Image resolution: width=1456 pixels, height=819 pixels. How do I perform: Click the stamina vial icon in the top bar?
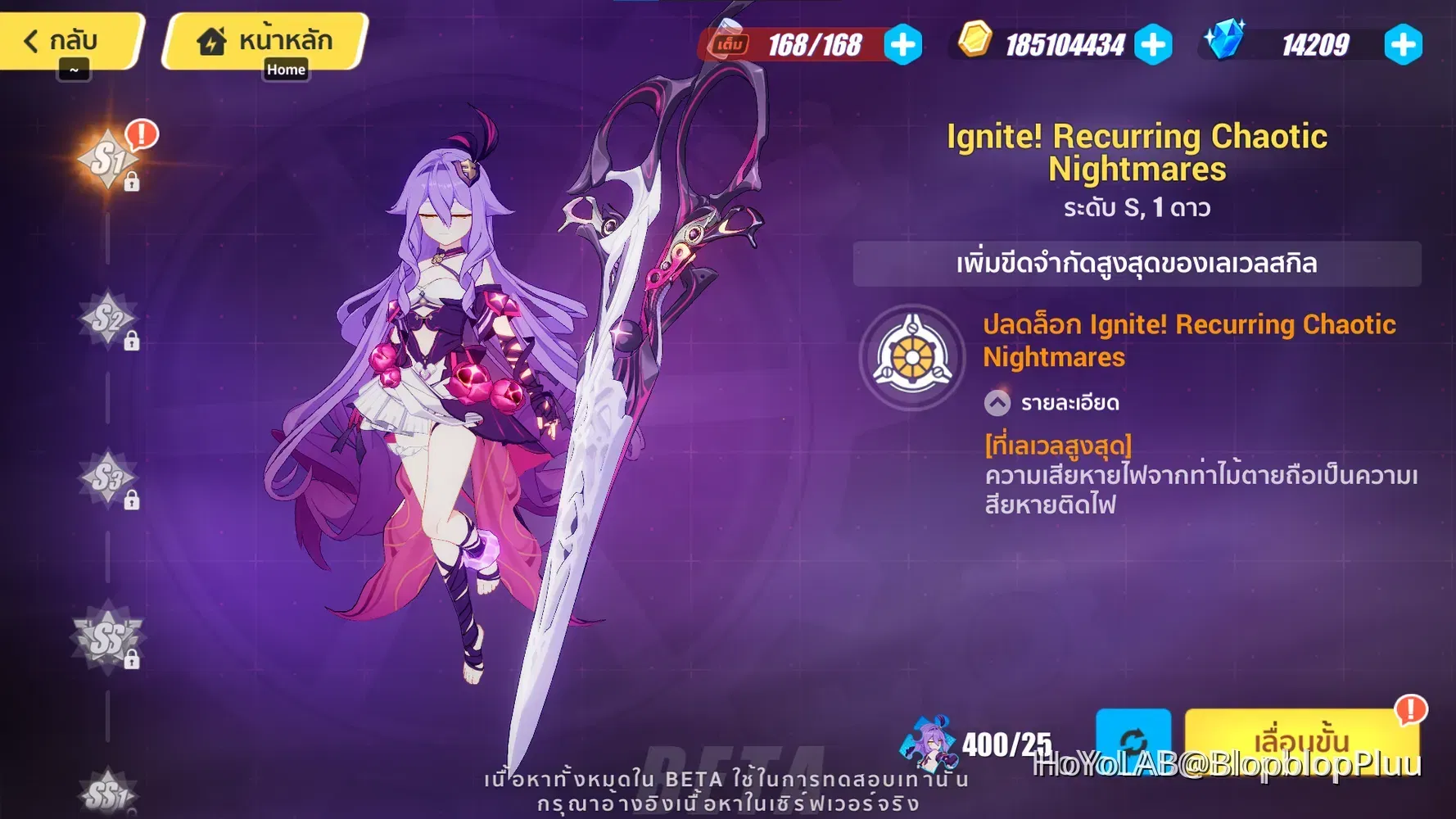pyautogui.click(x=728, y=43)
